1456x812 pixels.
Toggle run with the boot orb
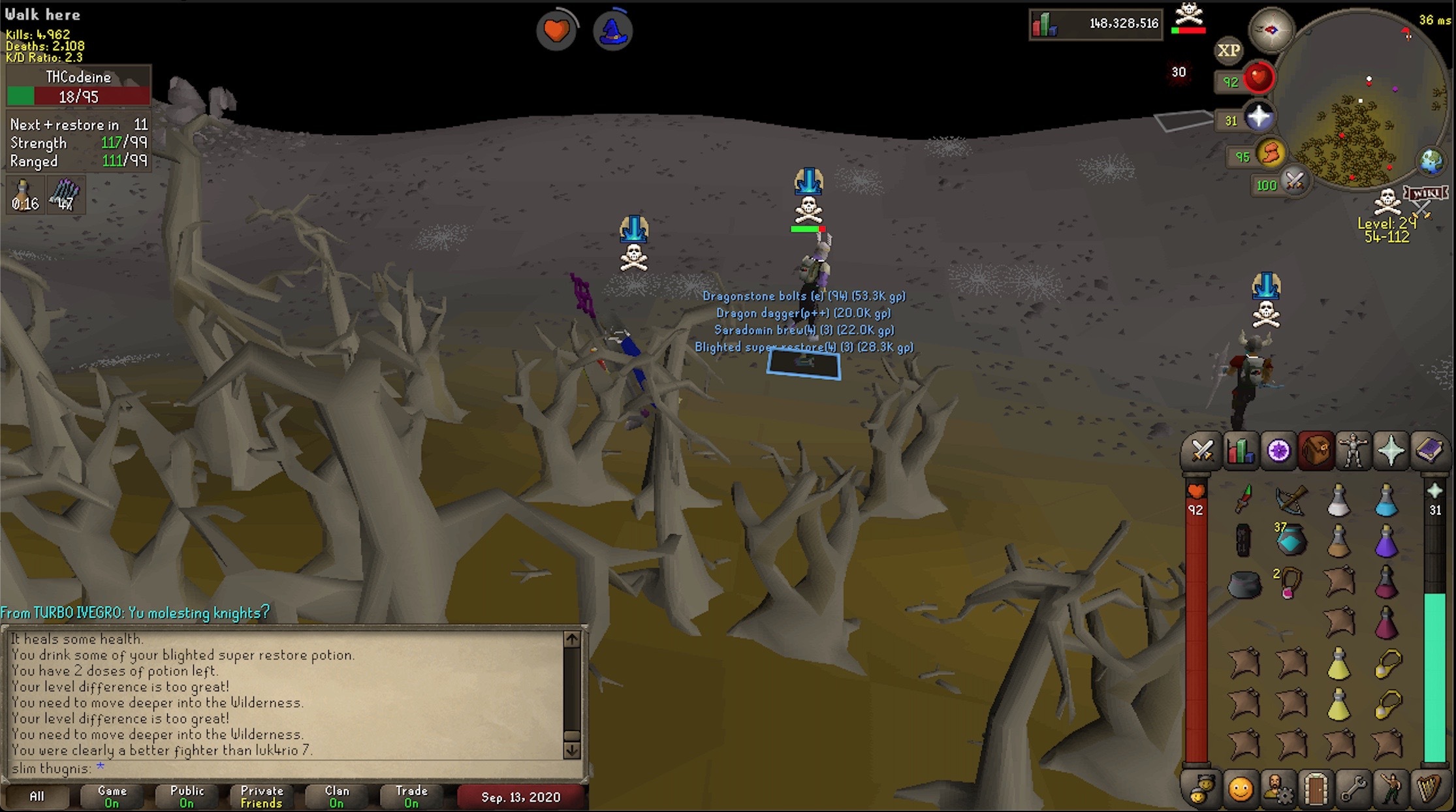1270,155
